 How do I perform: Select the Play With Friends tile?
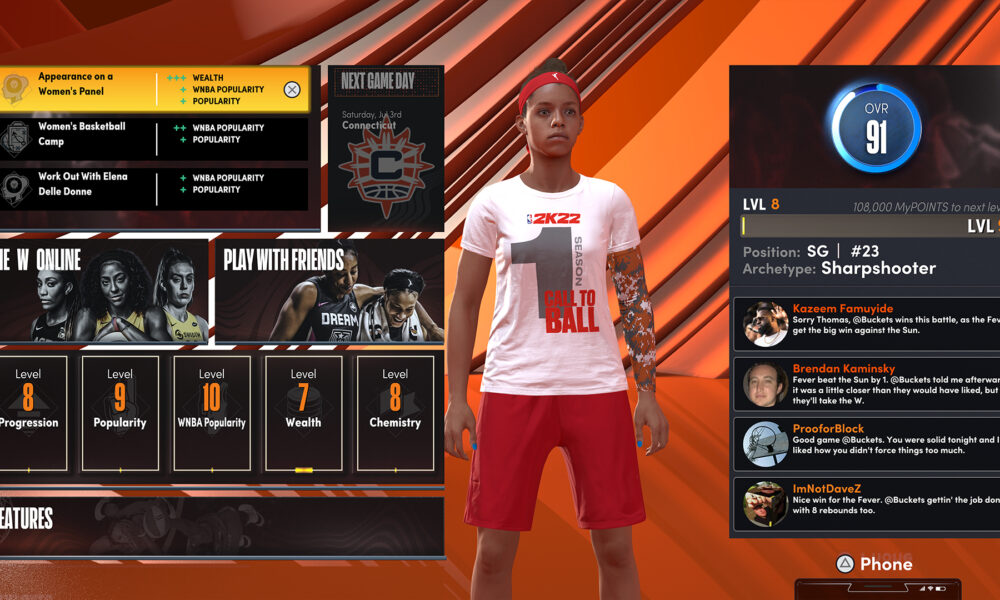(x=329, y=290)
